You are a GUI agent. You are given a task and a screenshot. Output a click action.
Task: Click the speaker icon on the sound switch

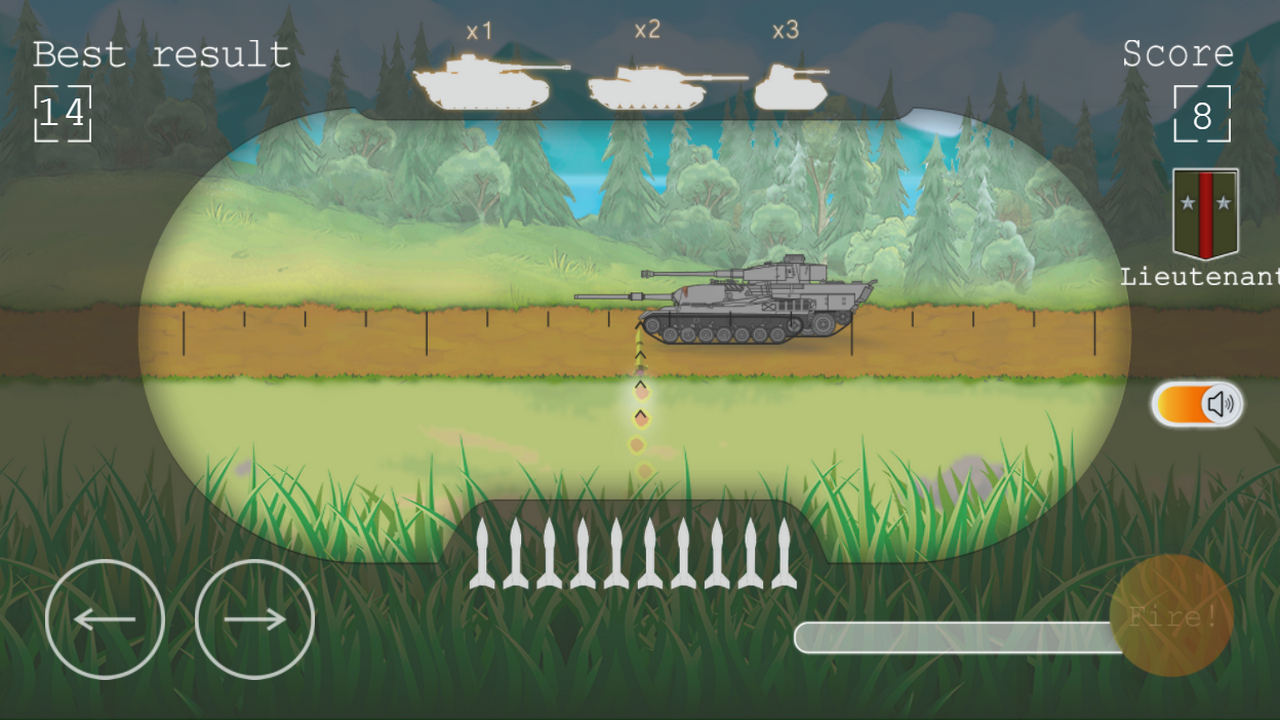pos(1217,403)
